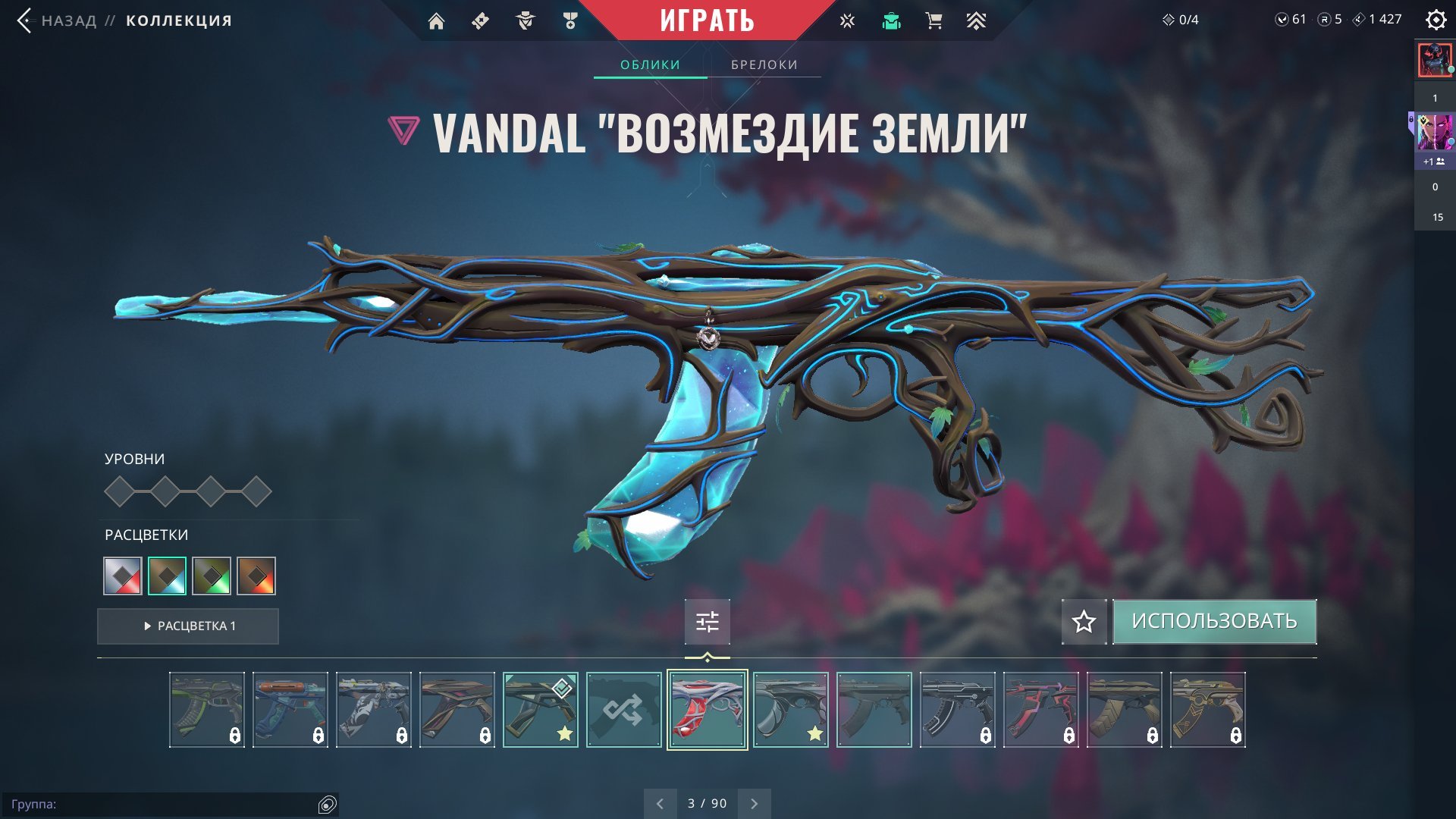
Task: Switch to the БРЕЛОКИ tab
Action: [764, 64]
